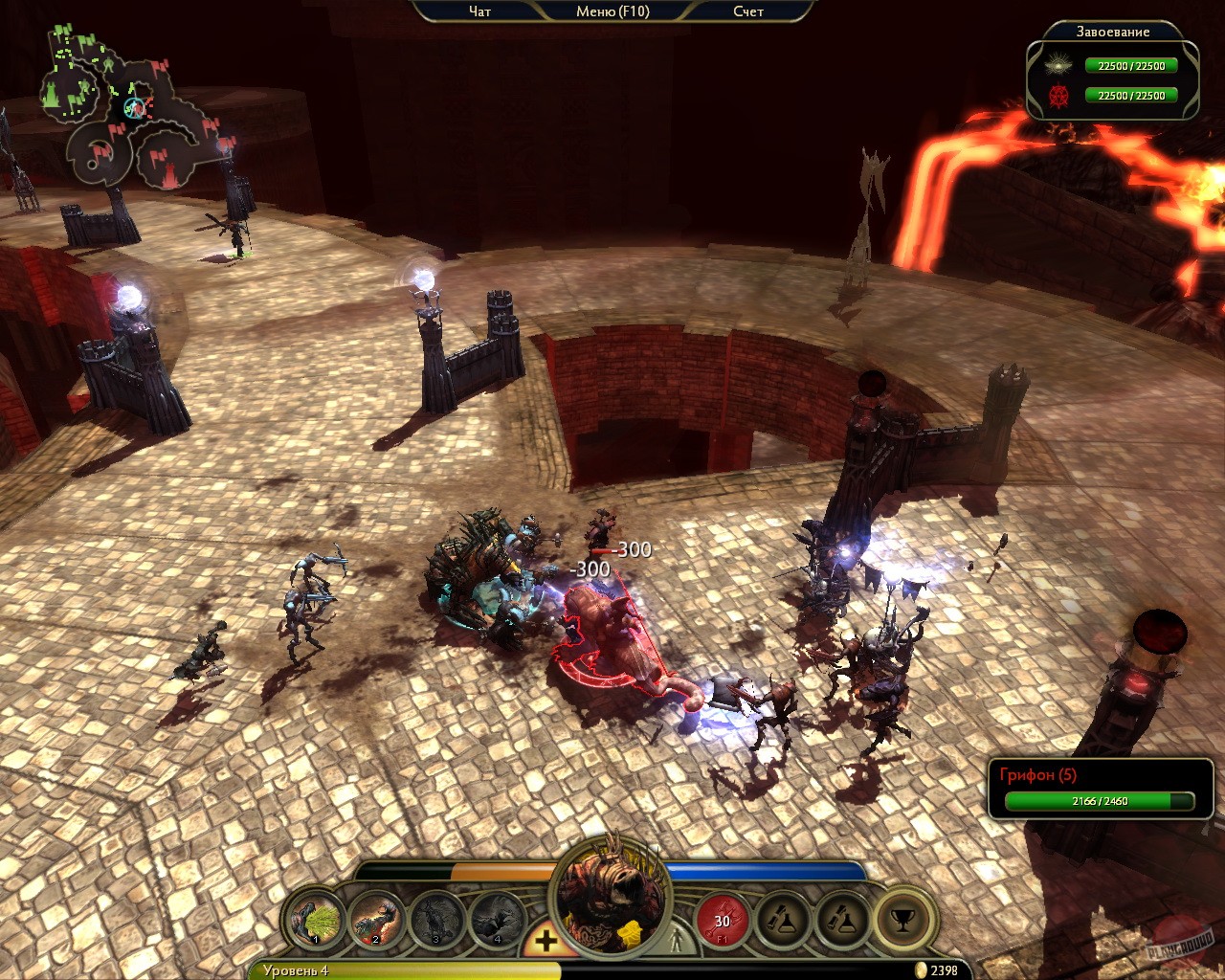1225x980 pixels.
Task: Activate ability 1 with green spikes
Action: [317, 921]
